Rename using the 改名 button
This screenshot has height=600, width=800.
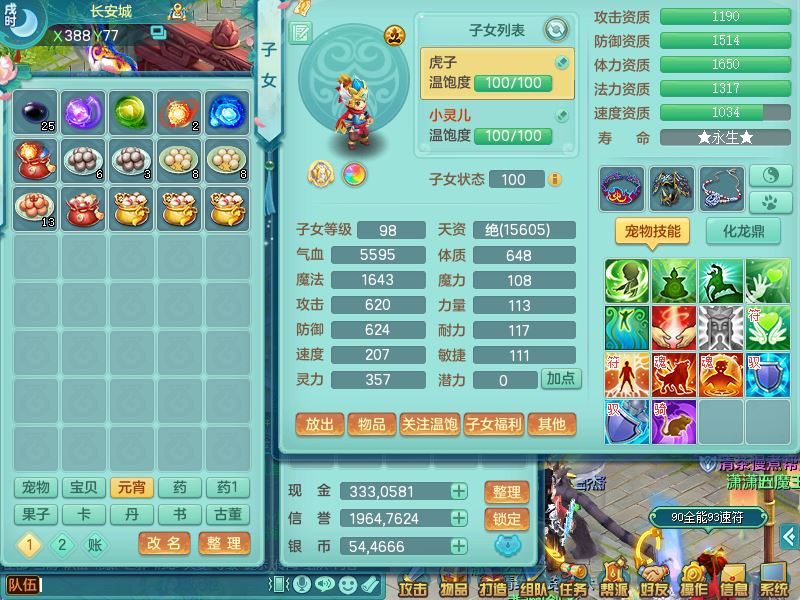click(164, 543)
